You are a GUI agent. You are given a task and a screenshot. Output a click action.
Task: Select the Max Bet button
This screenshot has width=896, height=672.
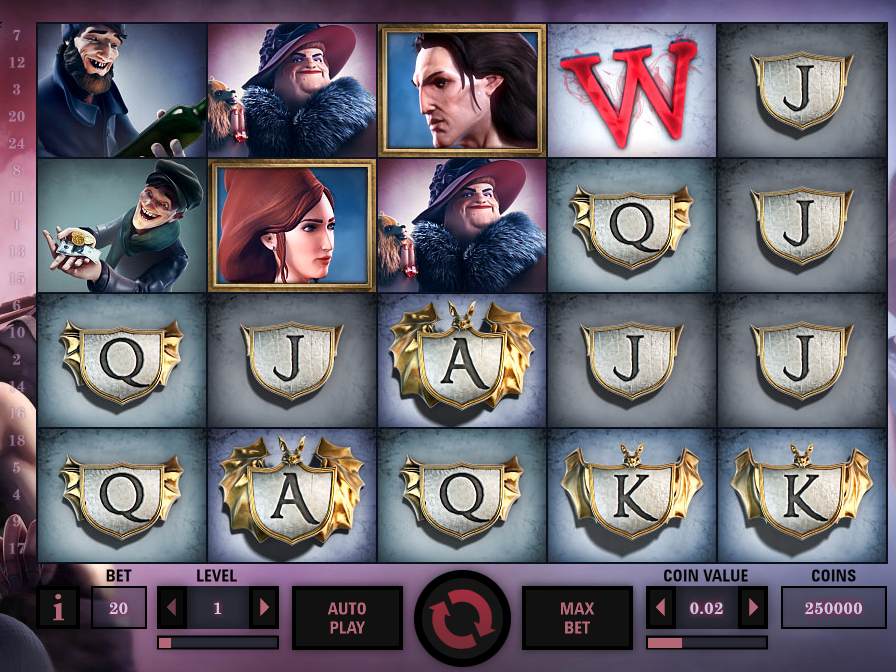tap(577, 618)
